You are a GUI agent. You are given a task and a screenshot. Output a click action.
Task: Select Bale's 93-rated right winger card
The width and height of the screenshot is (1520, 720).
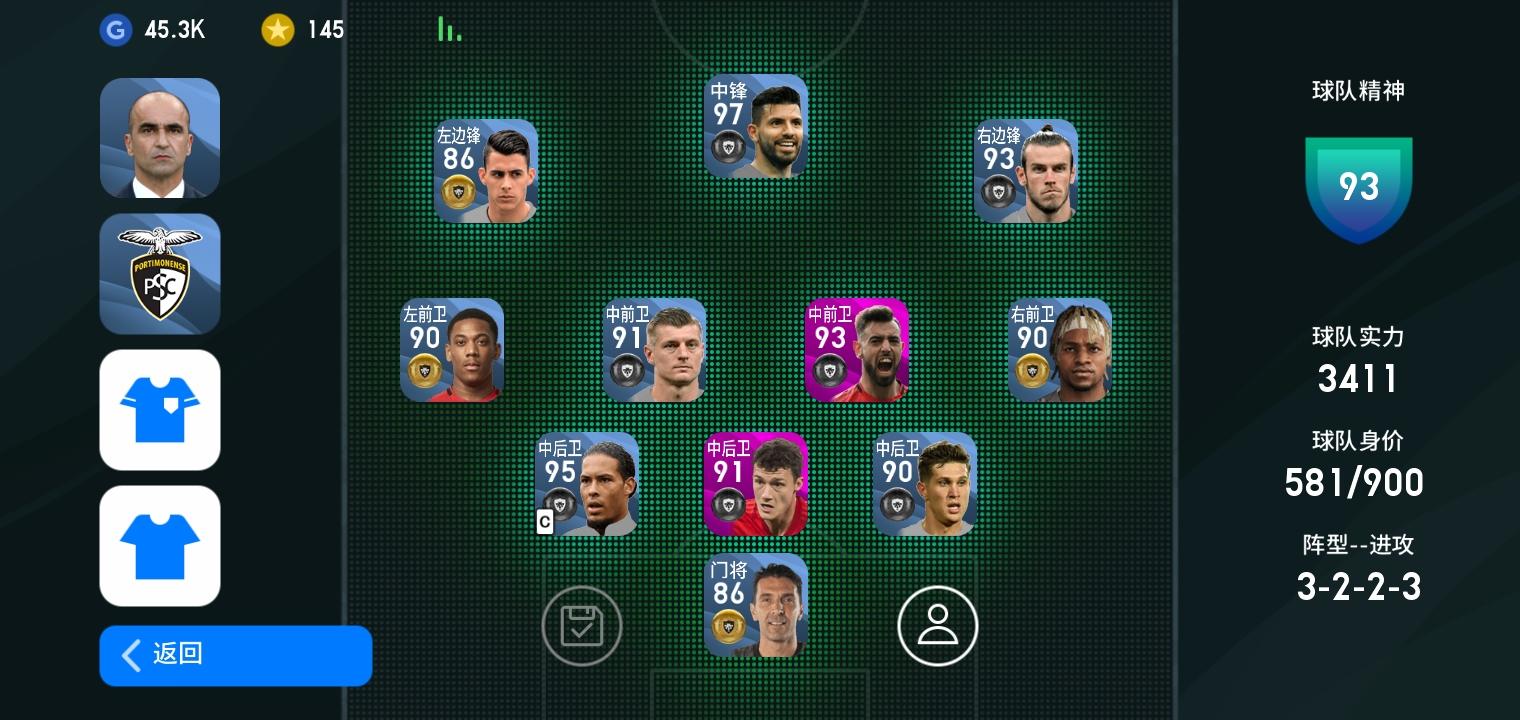click(1025, 170)
